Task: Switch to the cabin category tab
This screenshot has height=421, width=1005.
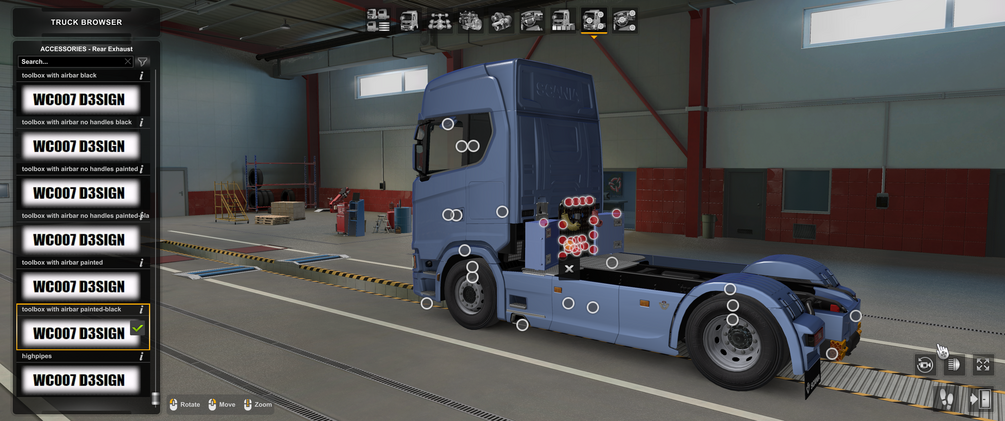Action: (x=409, y=20)
